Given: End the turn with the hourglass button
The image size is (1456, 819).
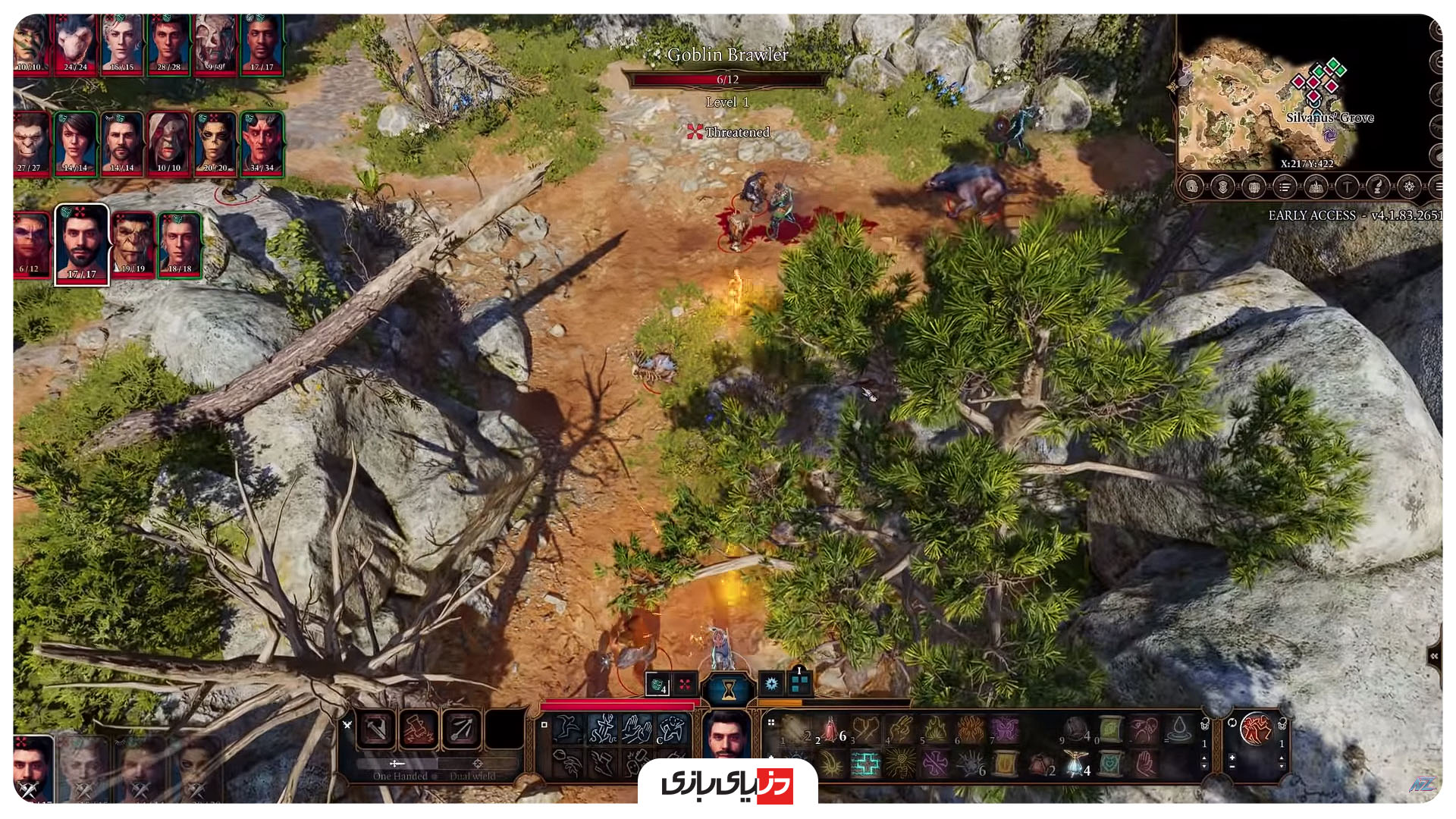Looking at the screenshot, I should (728, 686).
